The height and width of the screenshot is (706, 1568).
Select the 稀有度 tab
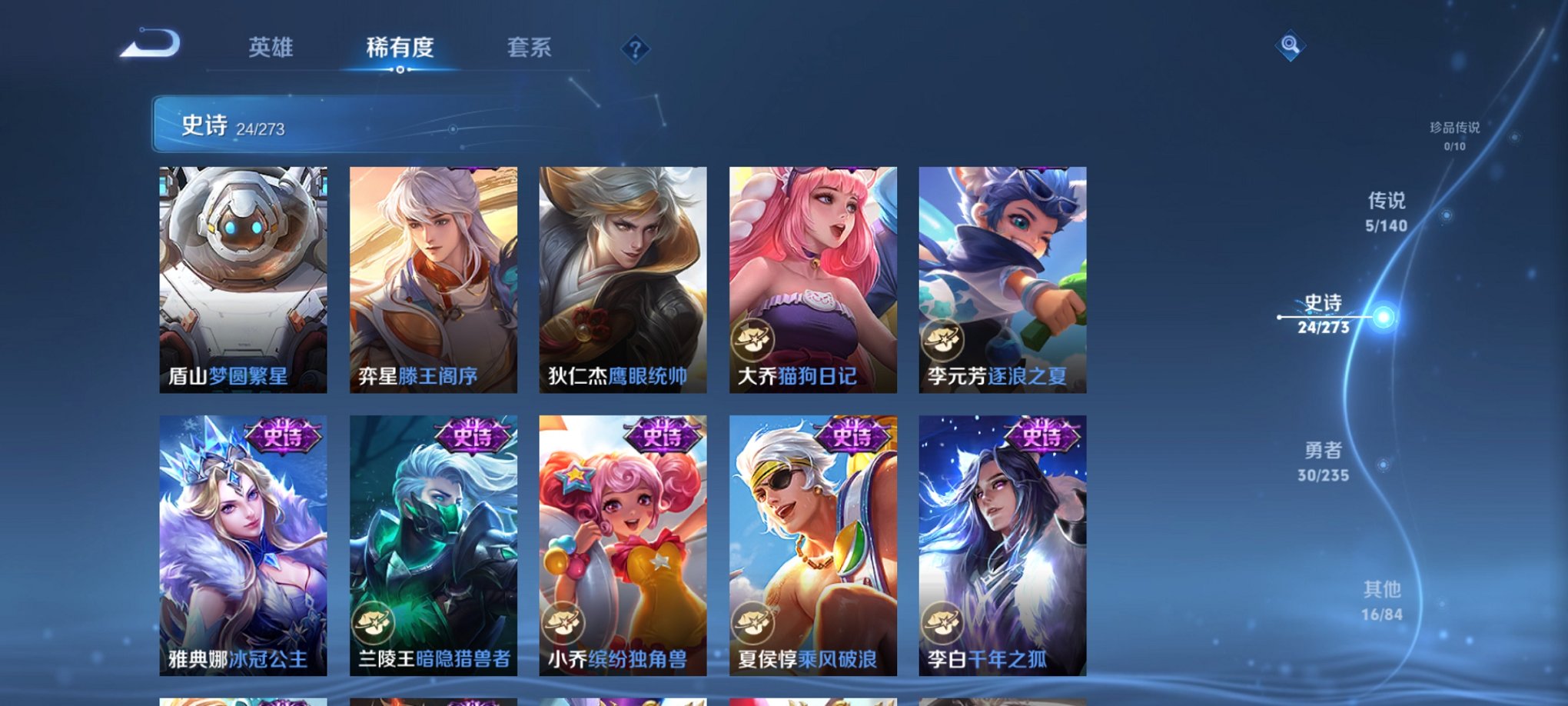[399, 48]
